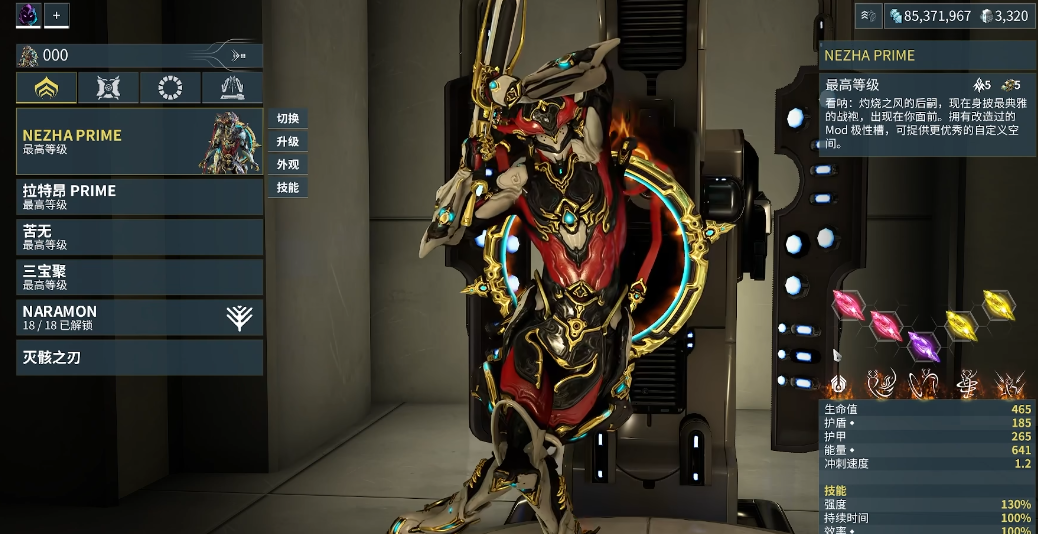Screen dimensions: 1038x534
Task: Choose the 三宝聚 melee weapon slot
Action: pos(140,277)
